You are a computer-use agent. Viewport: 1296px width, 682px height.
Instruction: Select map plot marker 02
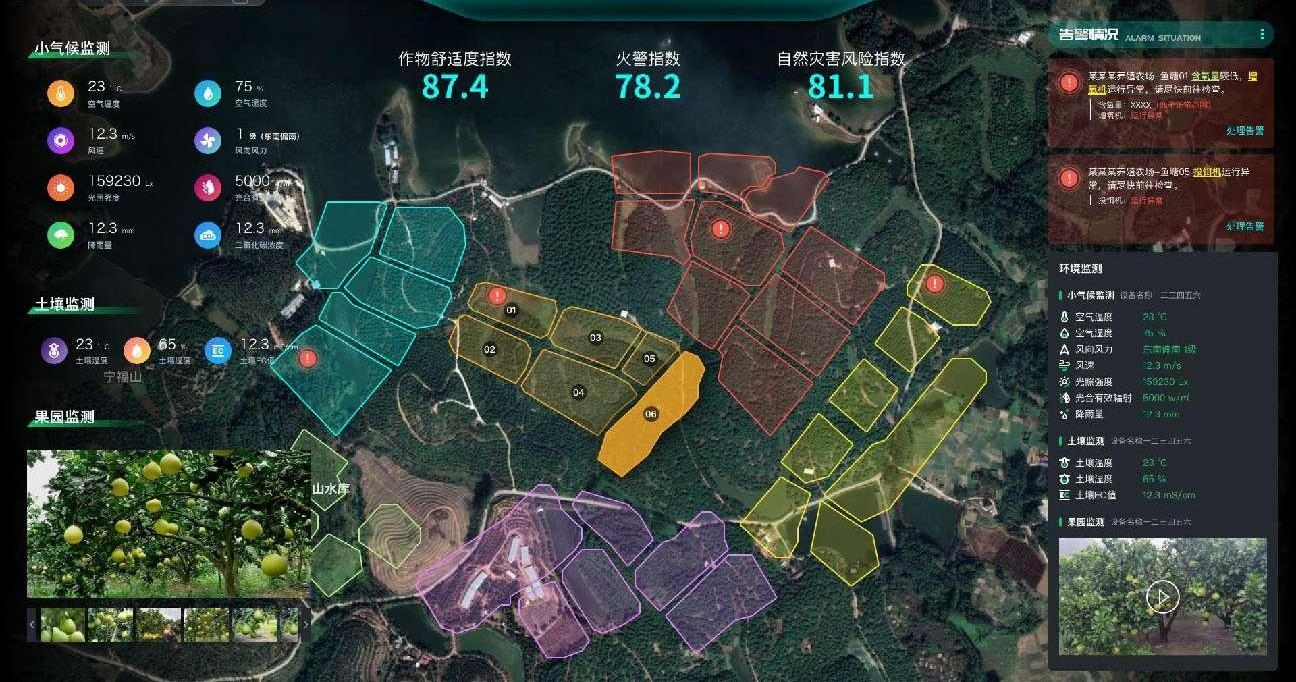(490, 350)
